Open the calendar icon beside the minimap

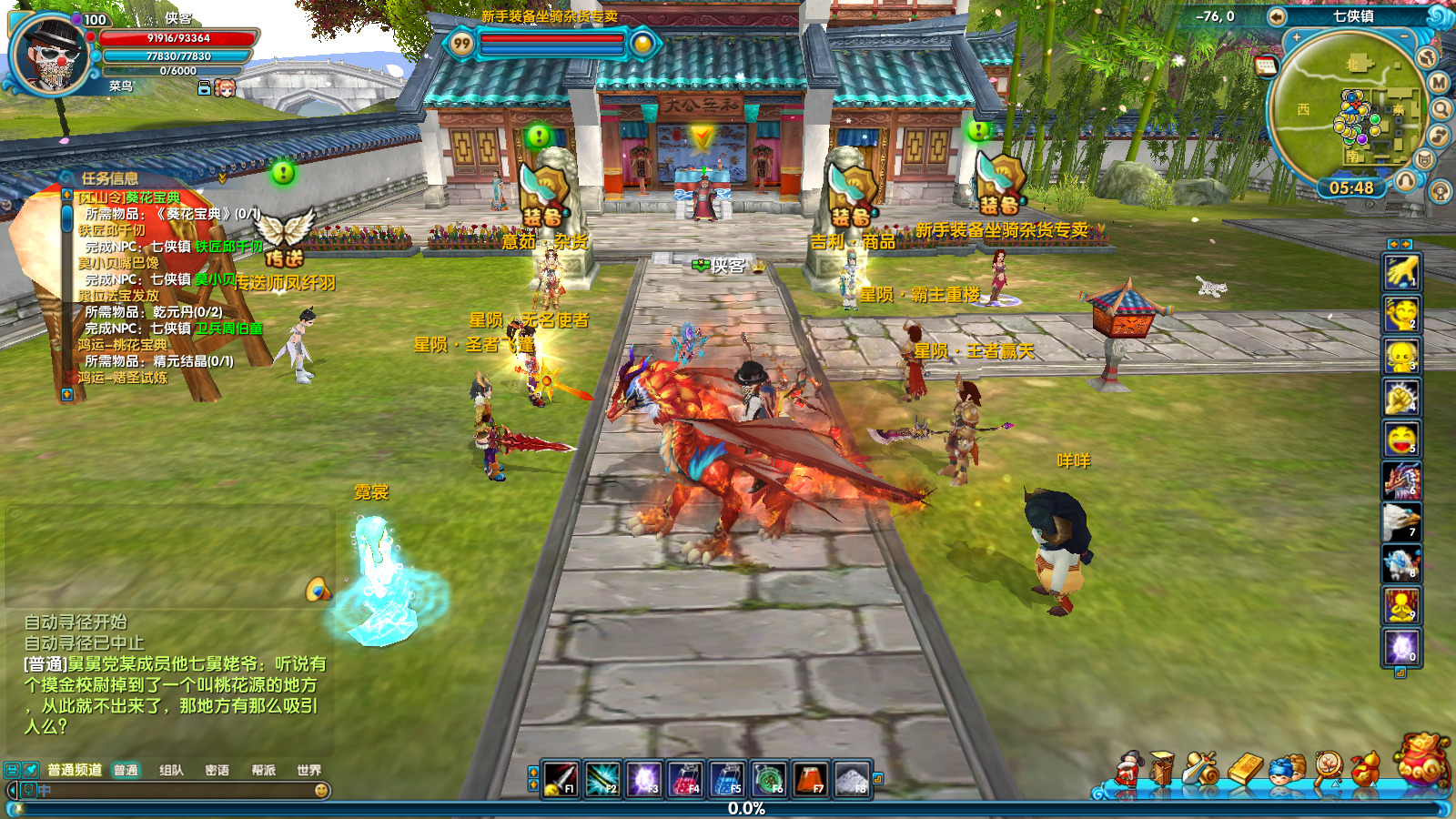[x=1265, y=65]
